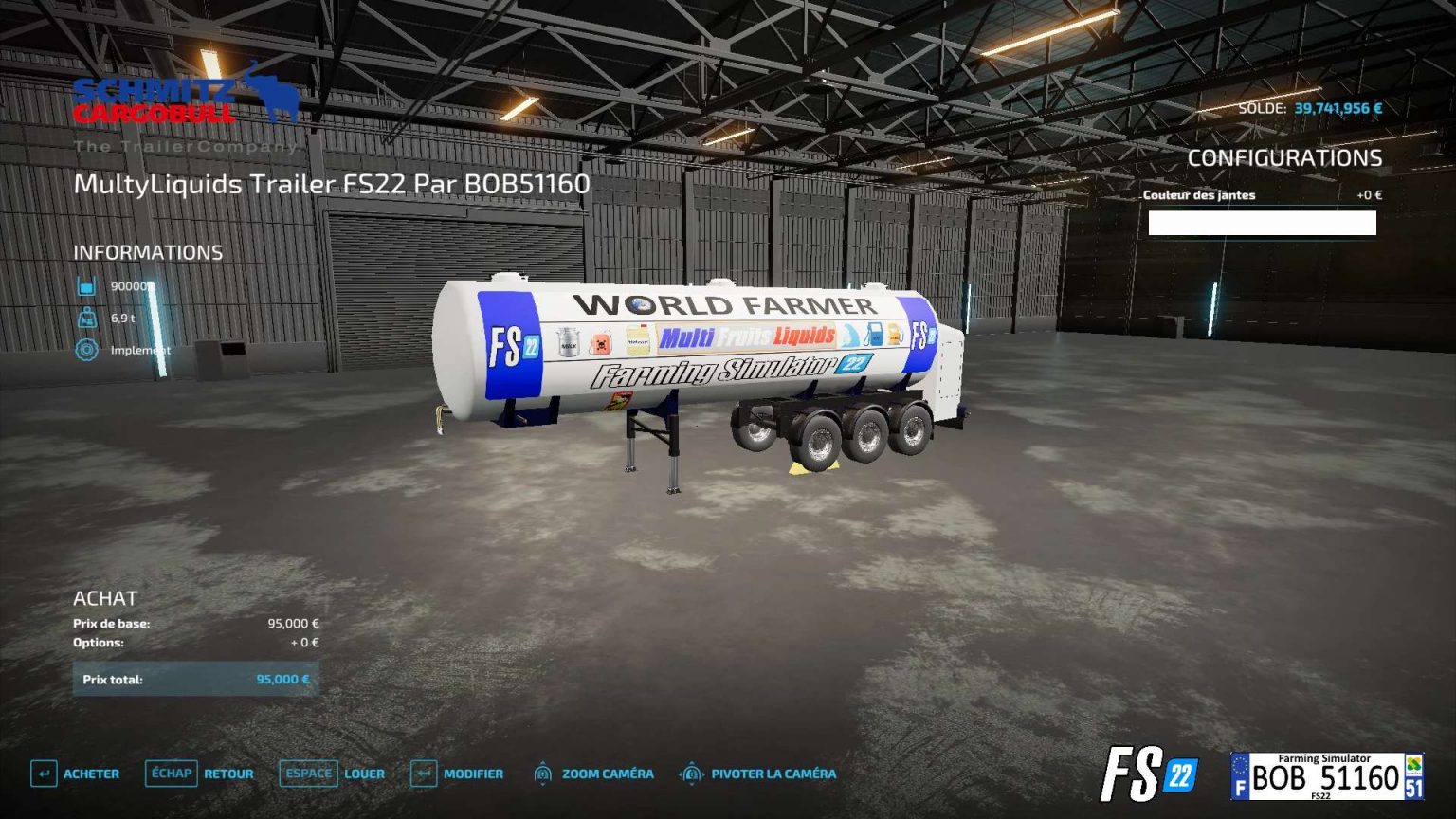Select the LOUER key icon
1456x819 pixels.
click(306, 773)
